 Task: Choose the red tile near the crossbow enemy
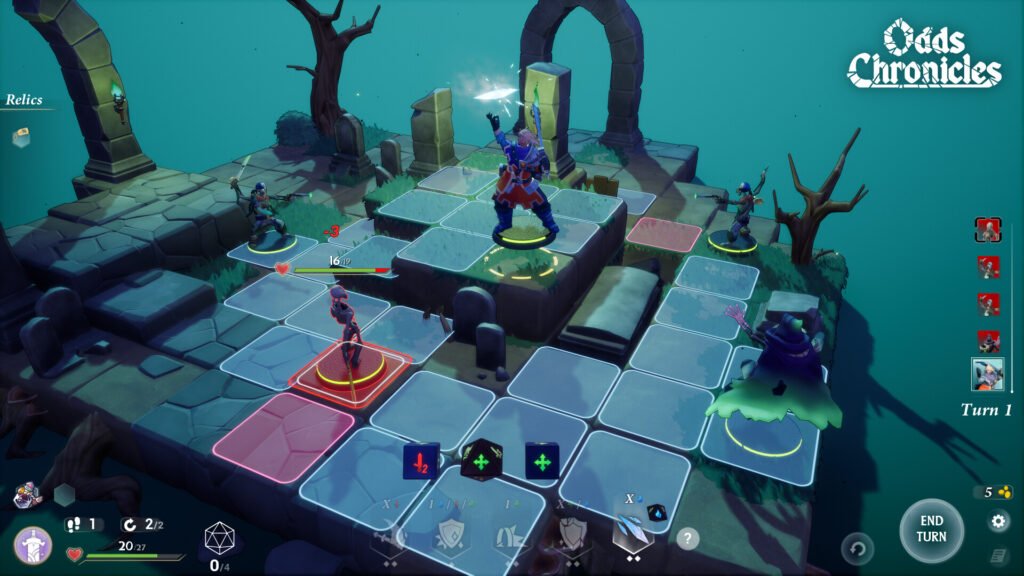click(x=664, y=234)
